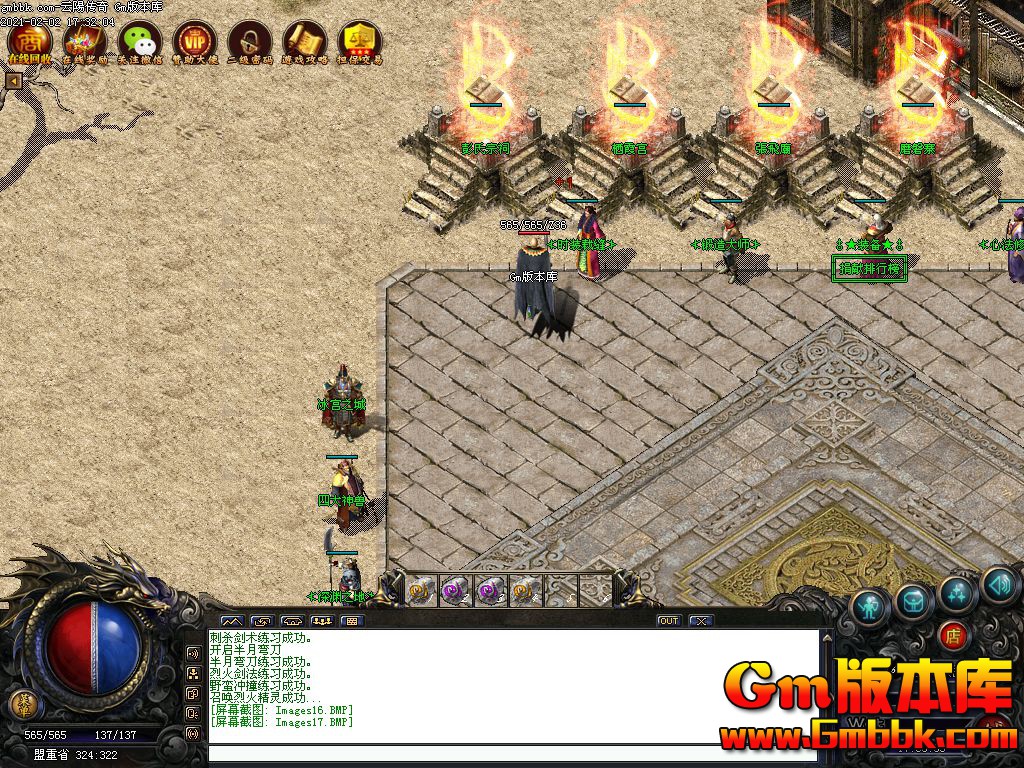Open the 在线奖励 treasure chest rewards

tap(85, 41)
